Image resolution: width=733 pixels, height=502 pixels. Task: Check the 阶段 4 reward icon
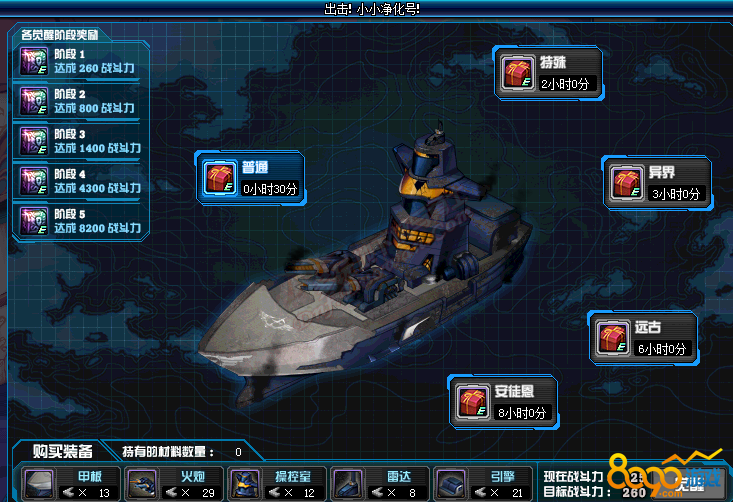pos(33,181)
